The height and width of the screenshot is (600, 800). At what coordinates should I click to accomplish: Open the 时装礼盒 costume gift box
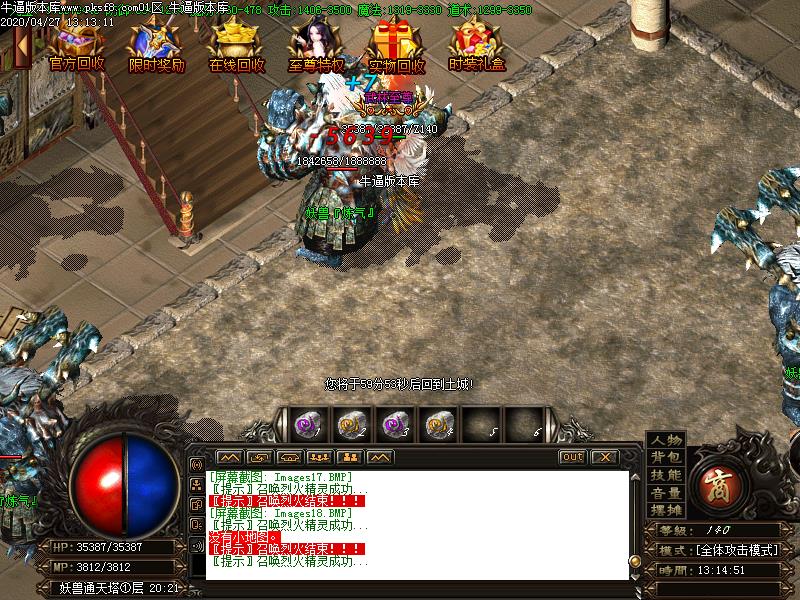click(x=476, y=42)
